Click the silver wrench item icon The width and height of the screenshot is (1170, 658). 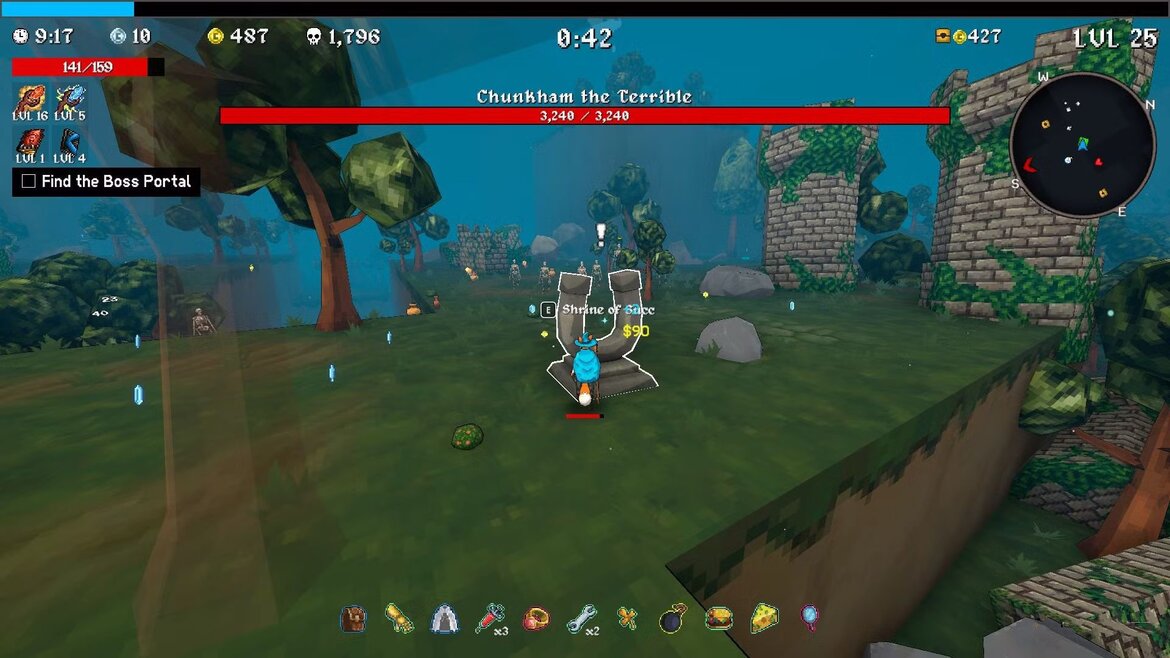point(581,620)
